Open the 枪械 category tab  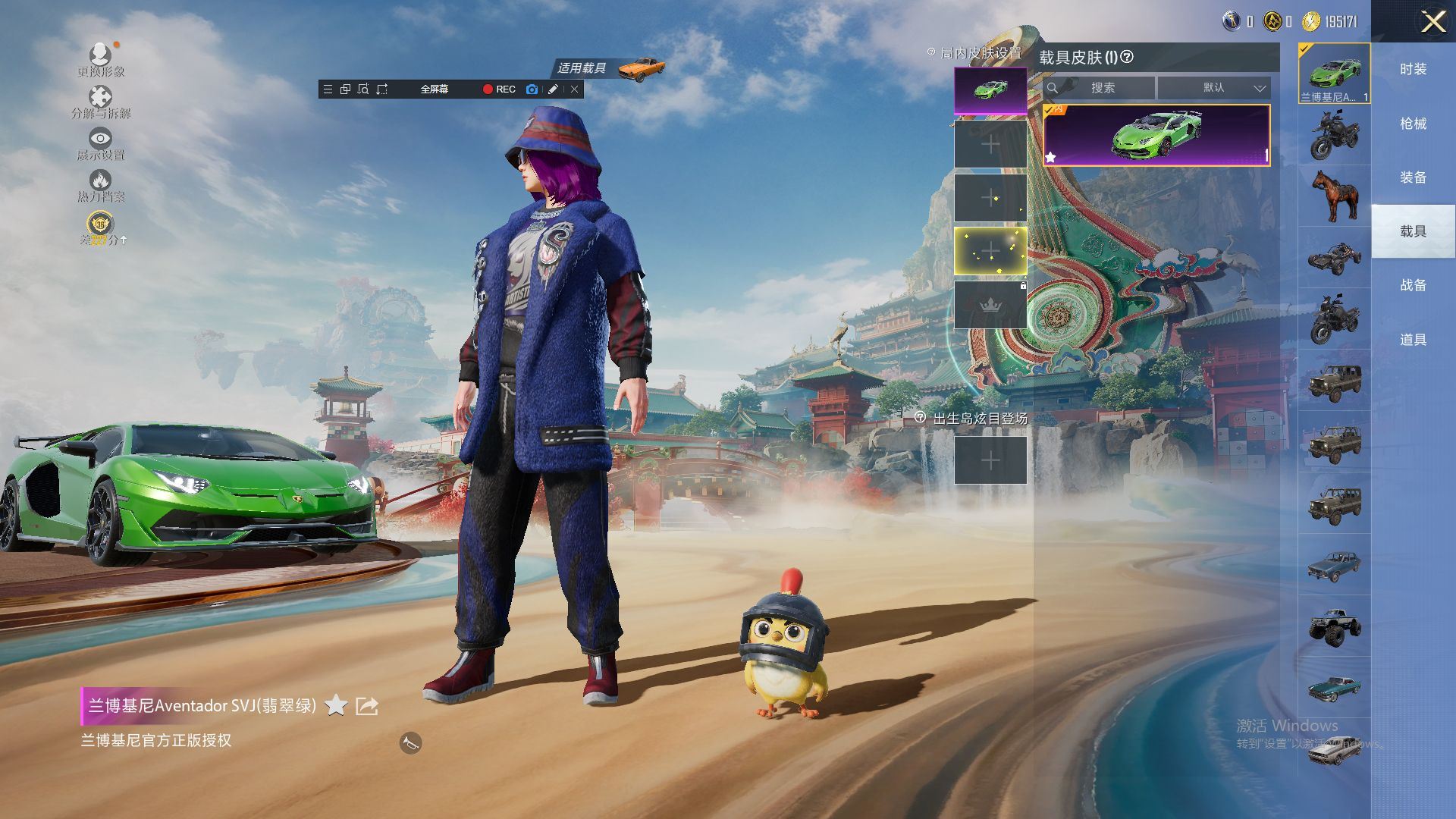[x=1413, y=123]
